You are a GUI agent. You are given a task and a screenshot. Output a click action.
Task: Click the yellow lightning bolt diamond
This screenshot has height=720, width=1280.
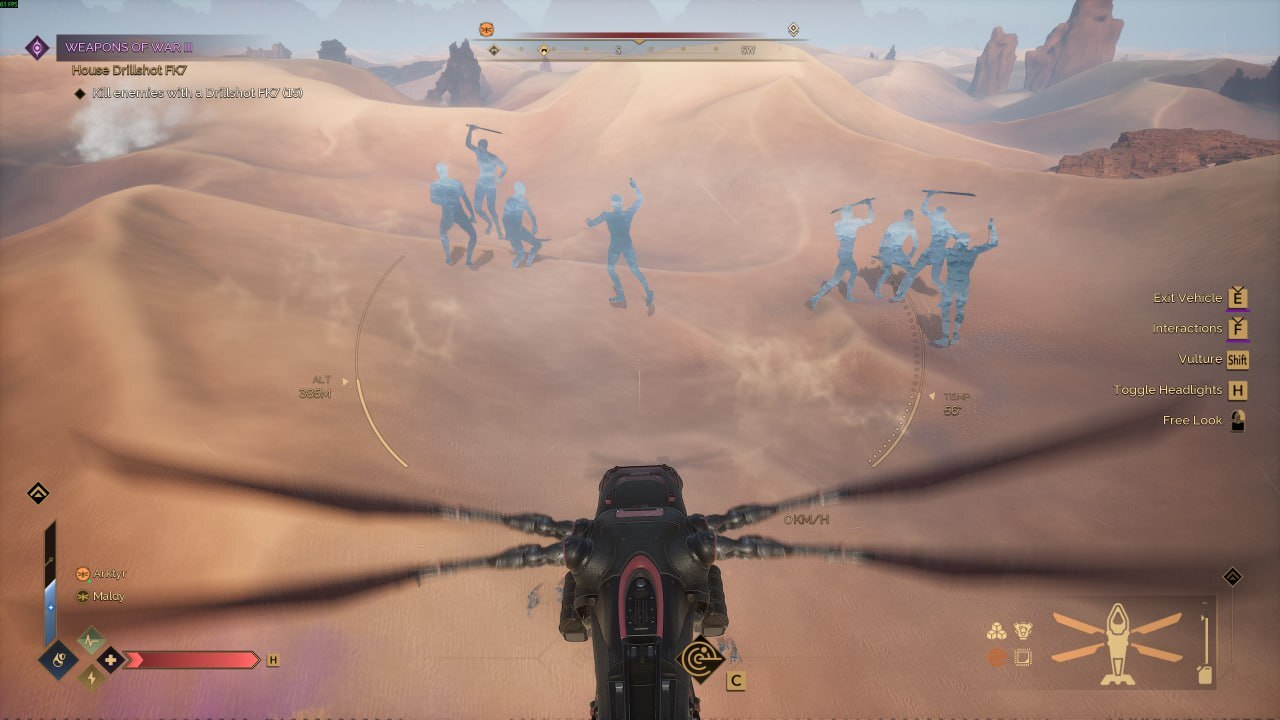coord(91,678)
